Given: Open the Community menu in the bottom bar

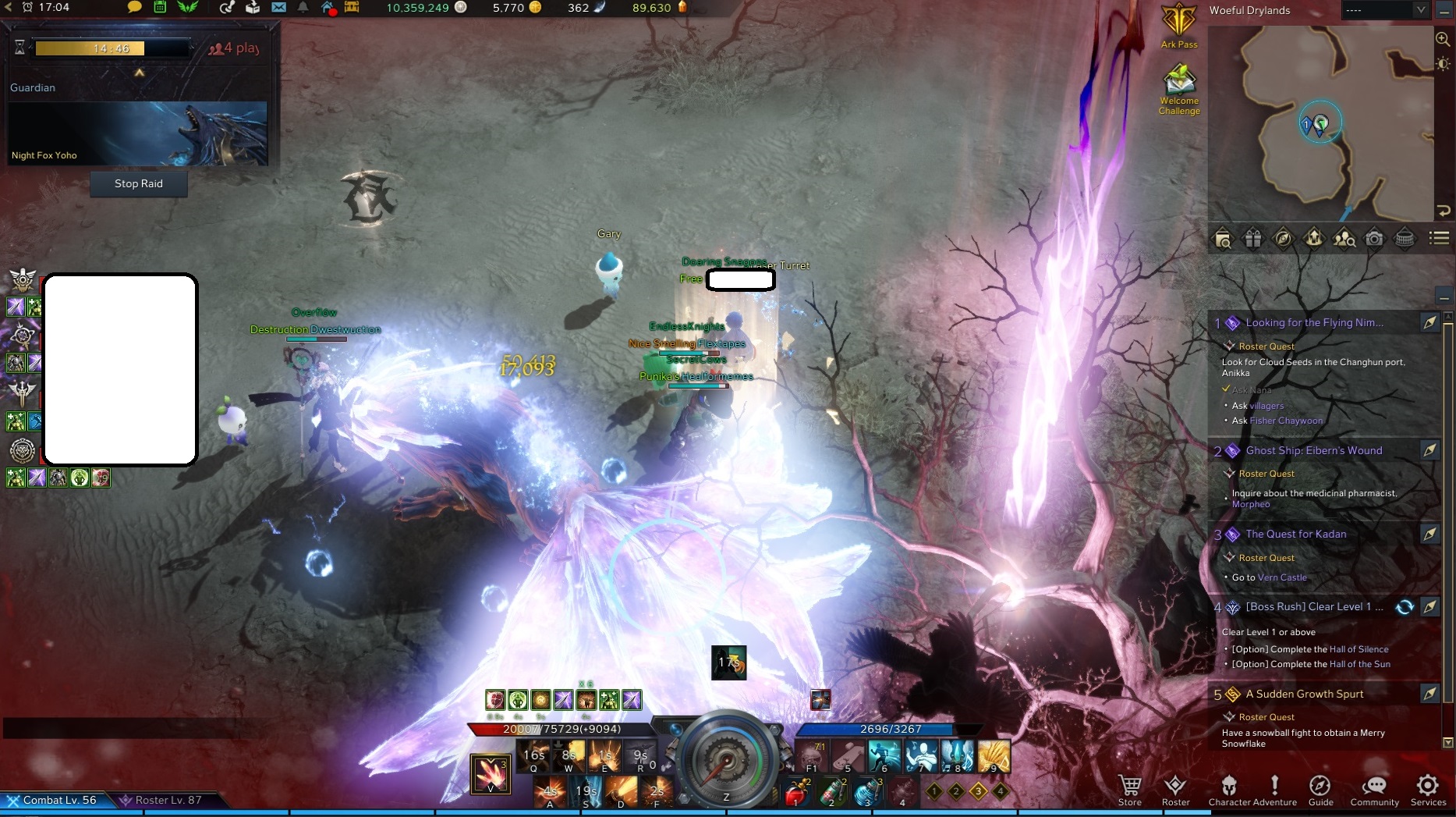Looking at the screenshot, I should [x=1374, y=790].
